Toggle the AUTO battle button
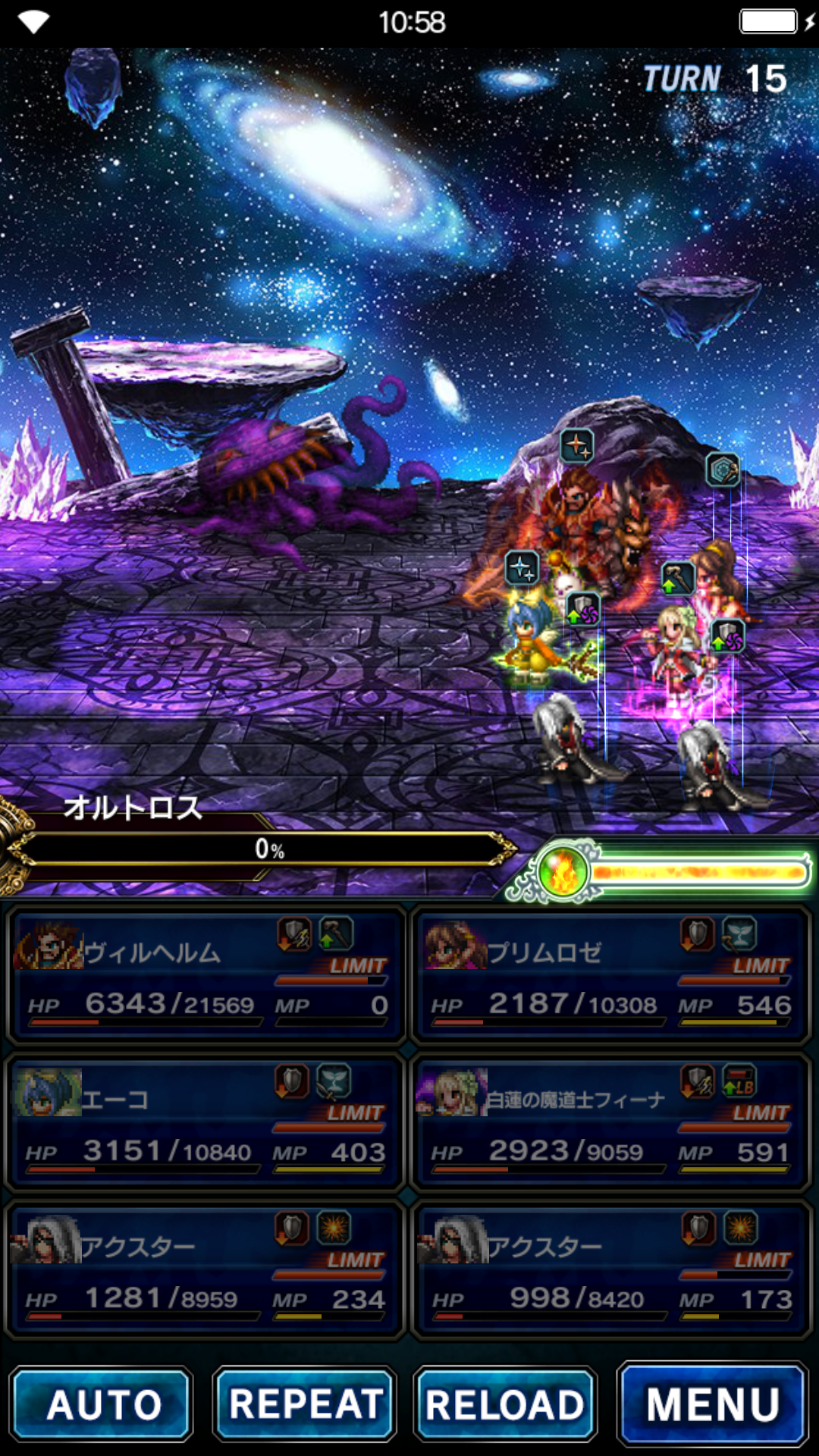 102,1404
